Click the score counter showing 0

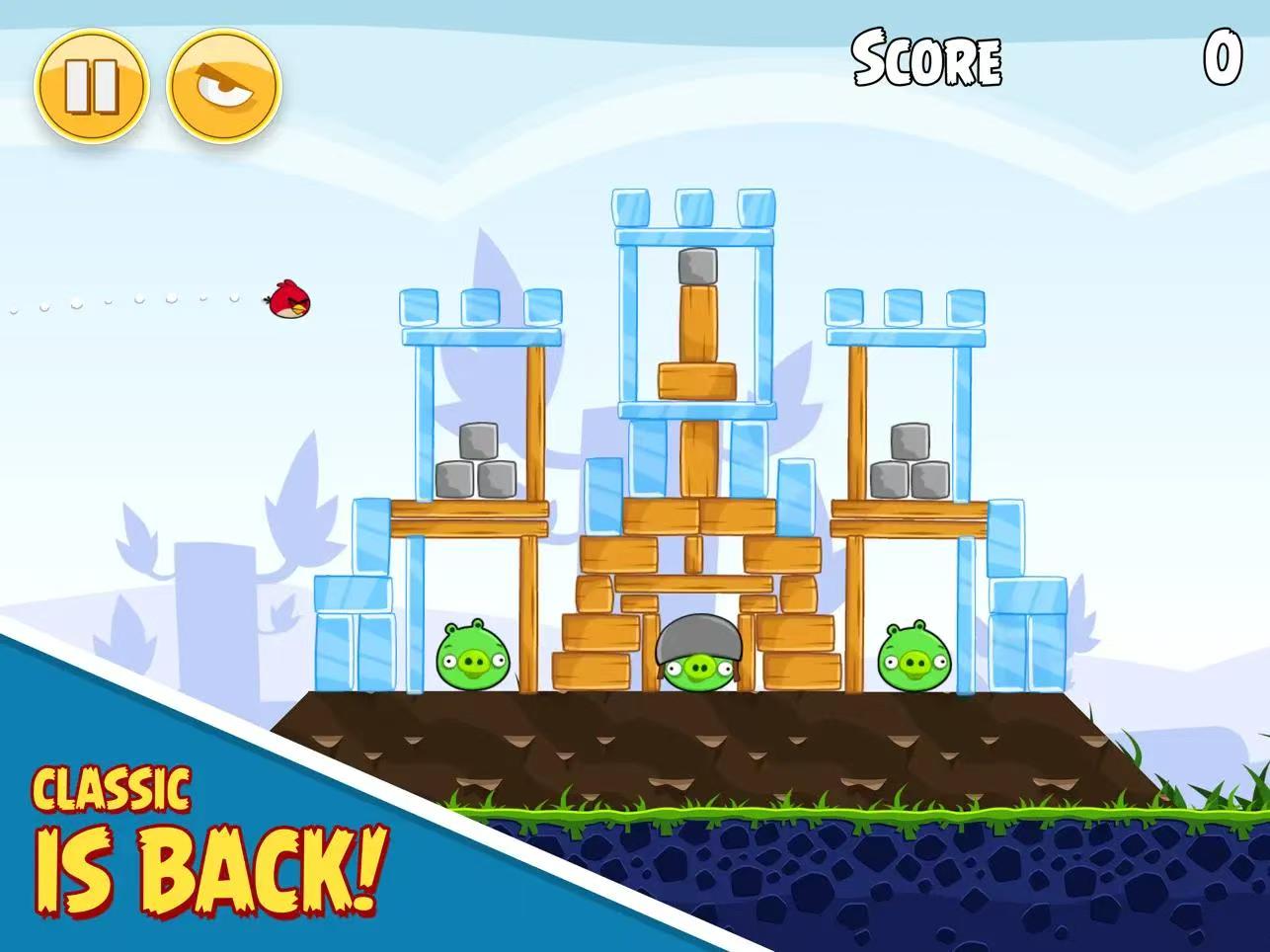coord(1225,57)
